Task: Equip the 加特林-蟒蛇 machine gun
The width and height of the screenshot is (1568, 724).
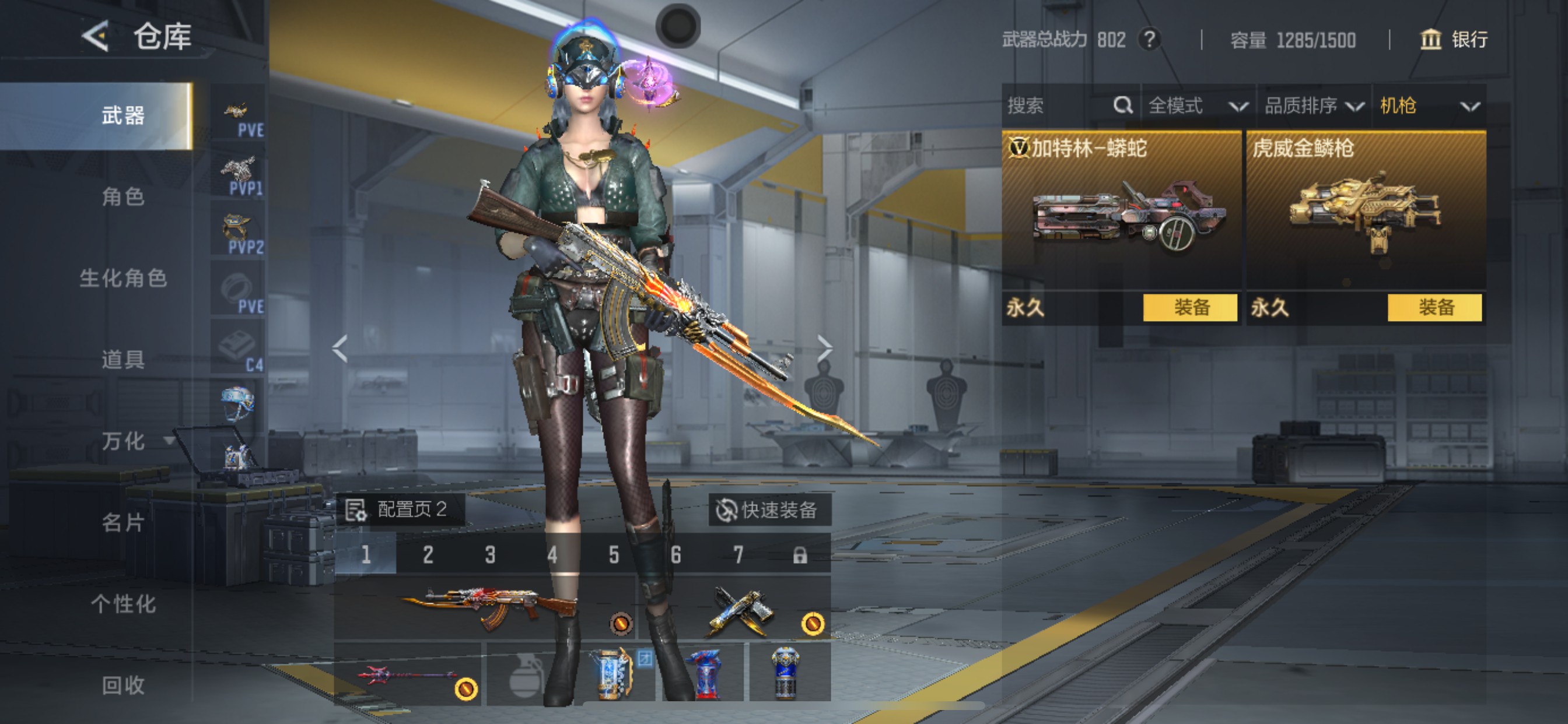Action: pyautogui.click(x=1189, y=308)
